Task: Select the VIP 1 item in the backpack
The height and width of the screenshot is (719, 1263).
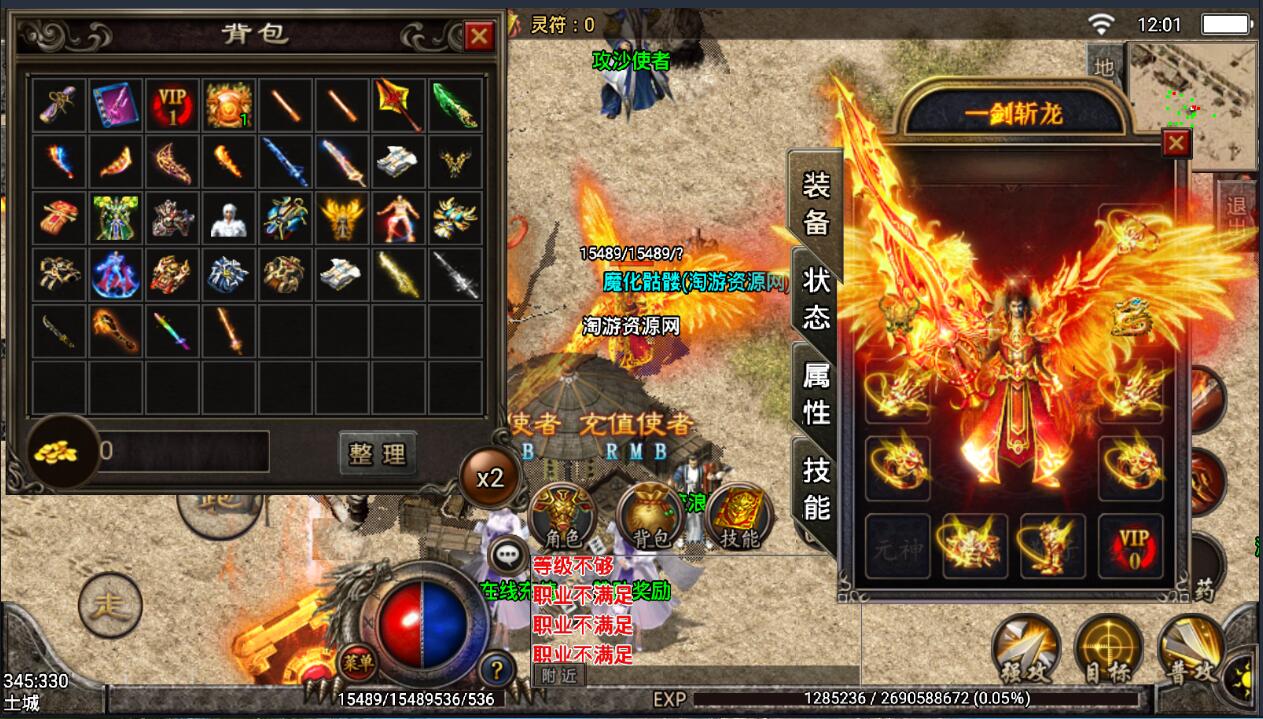Action: (173, 103)
